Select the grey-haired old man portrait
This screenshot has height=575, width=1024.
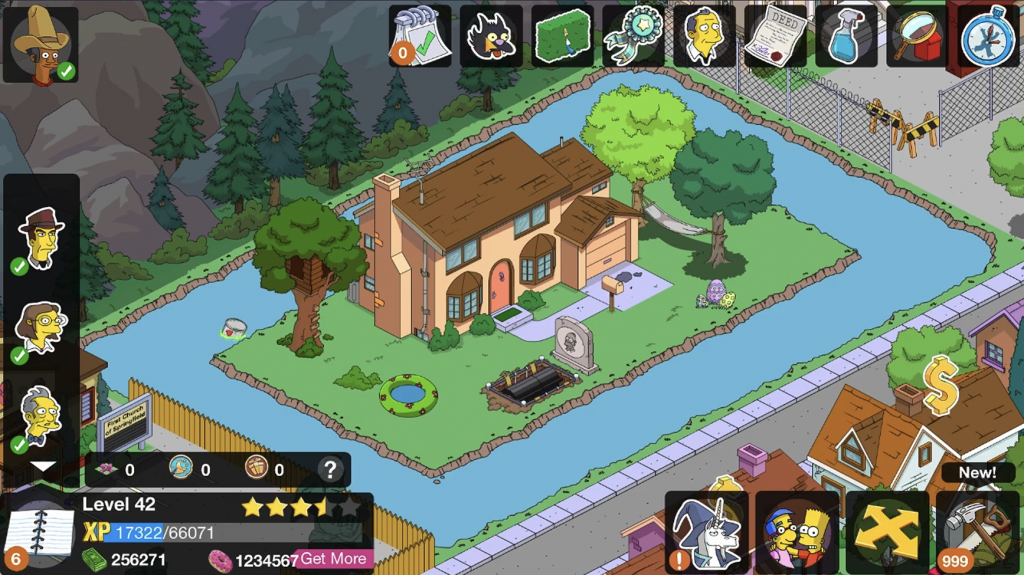pyautogui.click(x=41, y=416)
